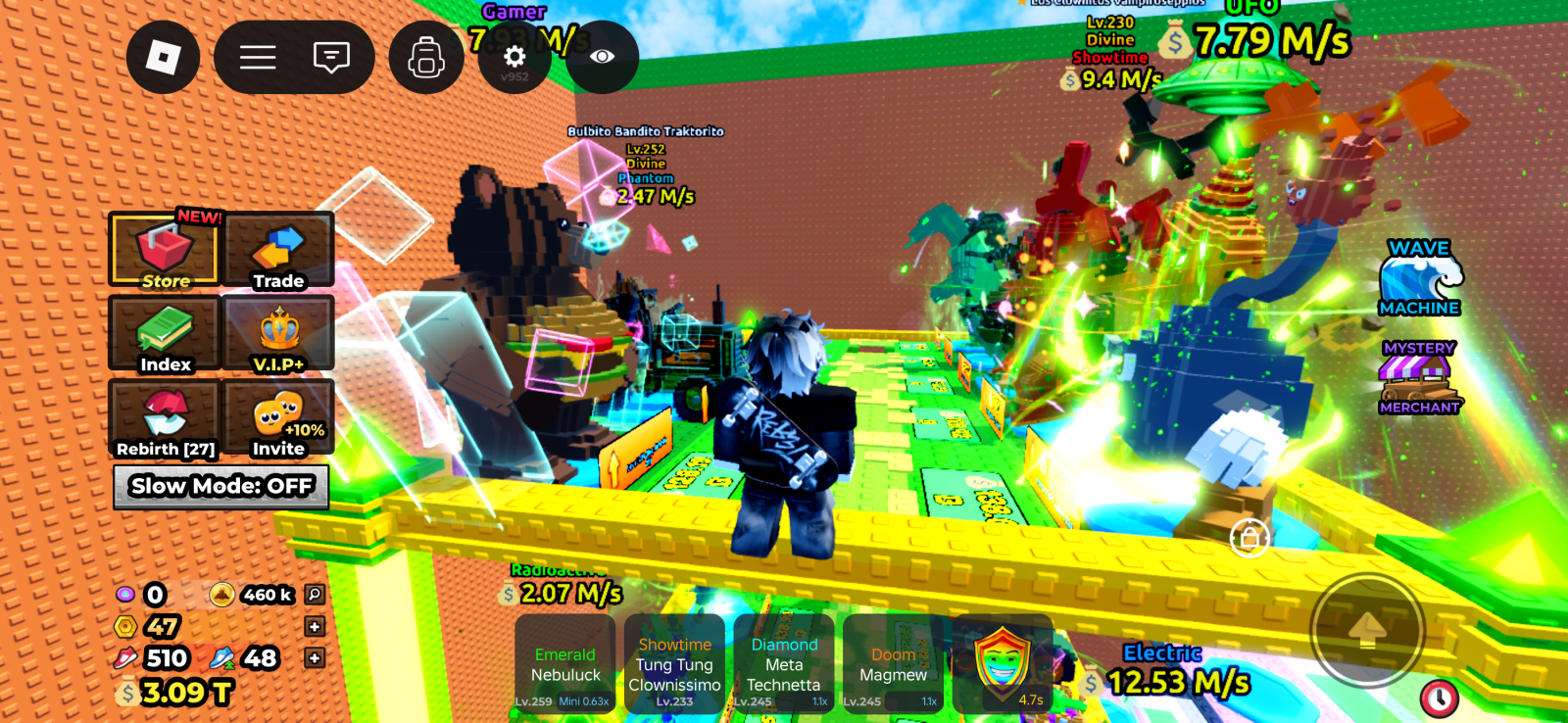Select the Showtime Tung Tung Clownissimo slot
1568x723 pixels.
coord(674,664)
